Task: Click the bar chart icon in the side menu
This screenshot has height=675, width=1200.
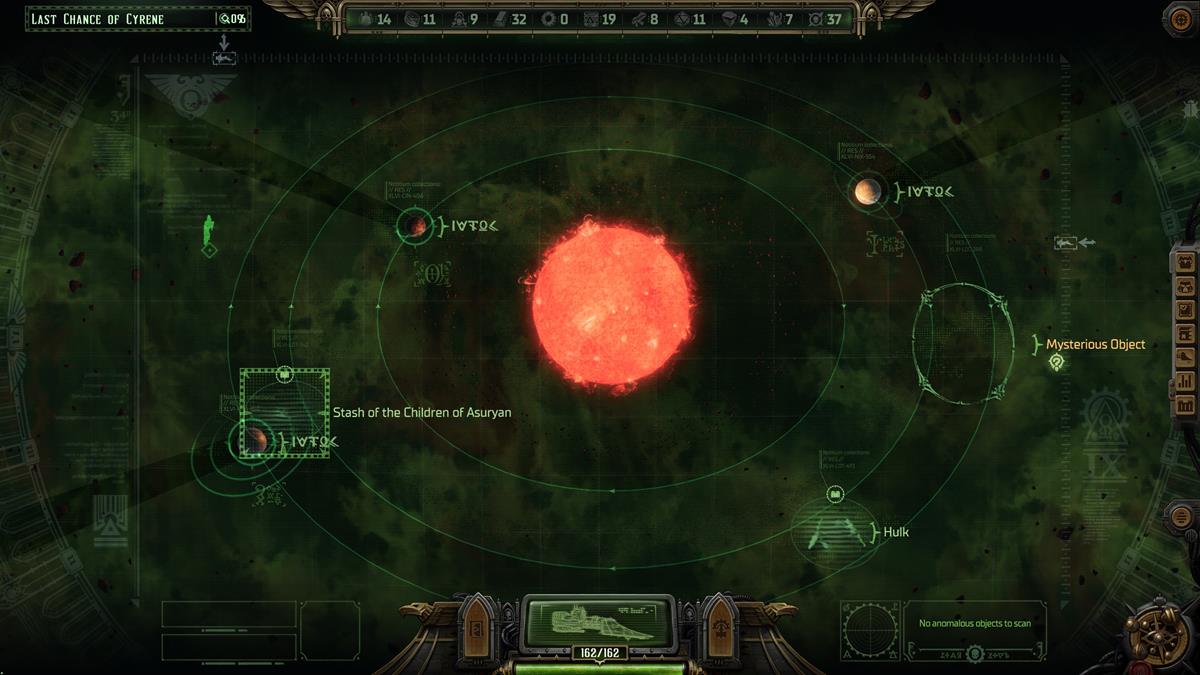Action: pyautogui.click(x=1185, y=381)
